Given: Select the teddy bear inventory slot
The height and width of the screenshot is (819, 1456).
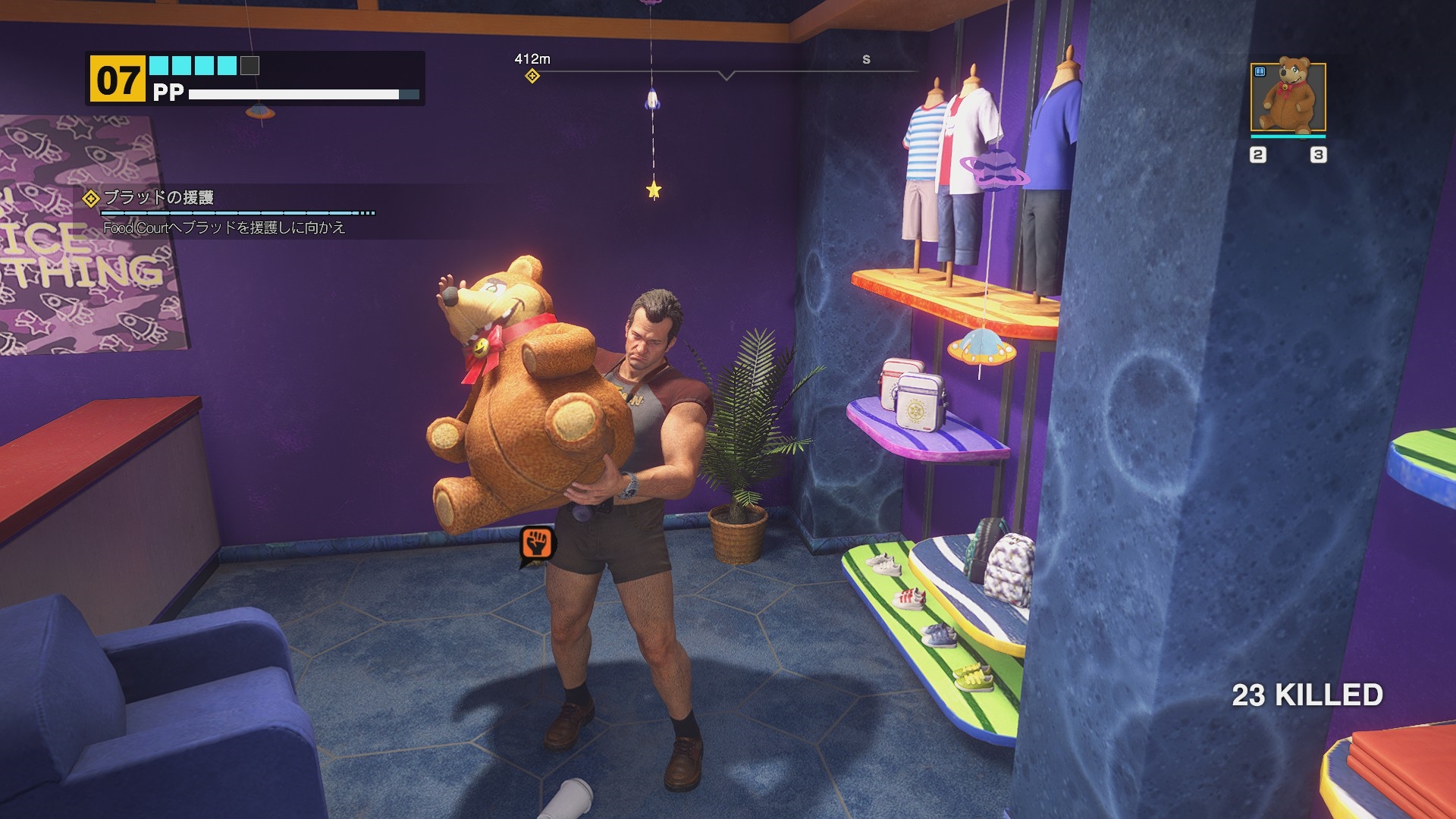Looking at the screenshot, I should click(1288, 98).
